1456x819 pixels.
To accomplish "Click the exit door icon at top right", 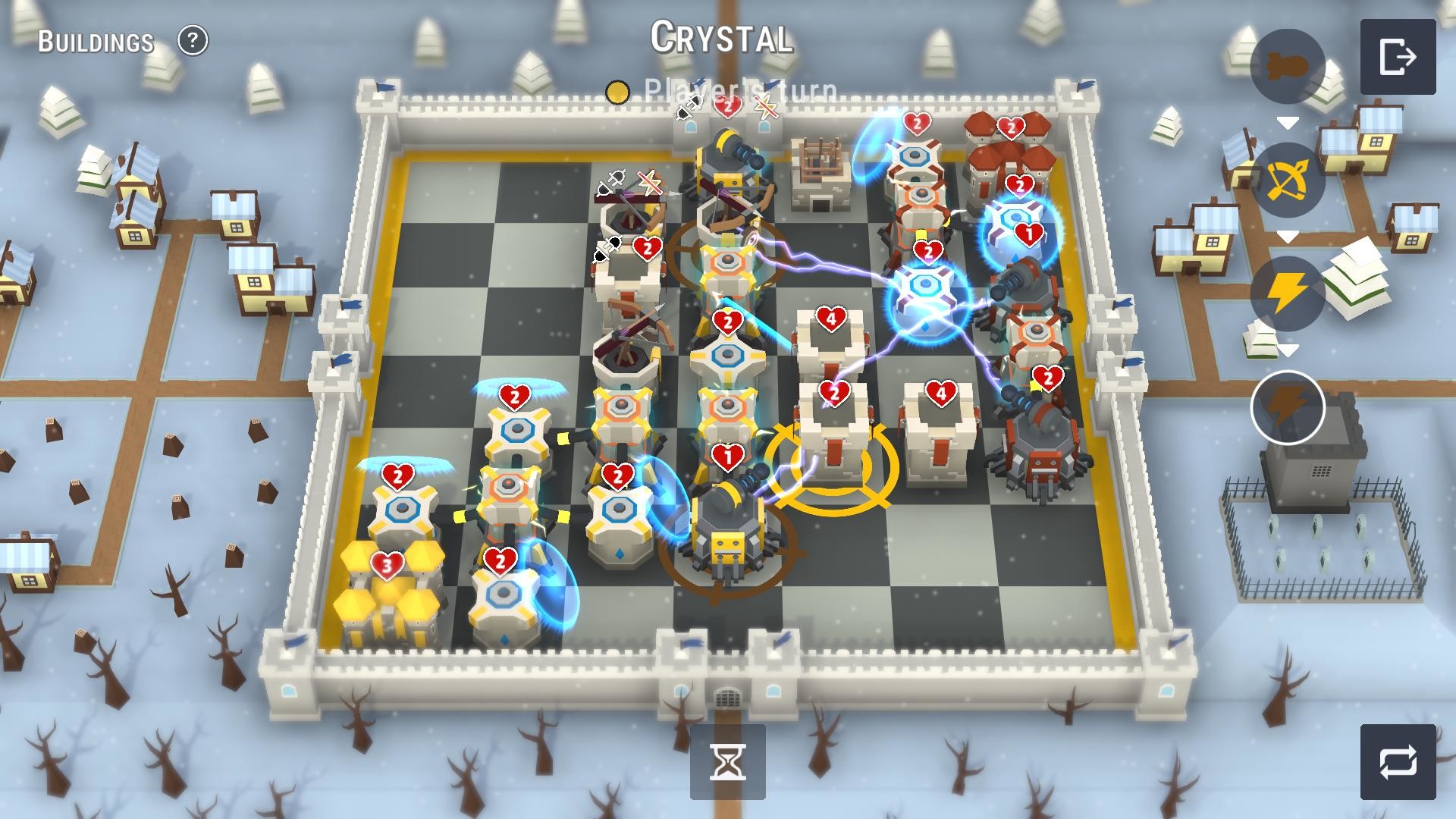I will pos(1399,57).
